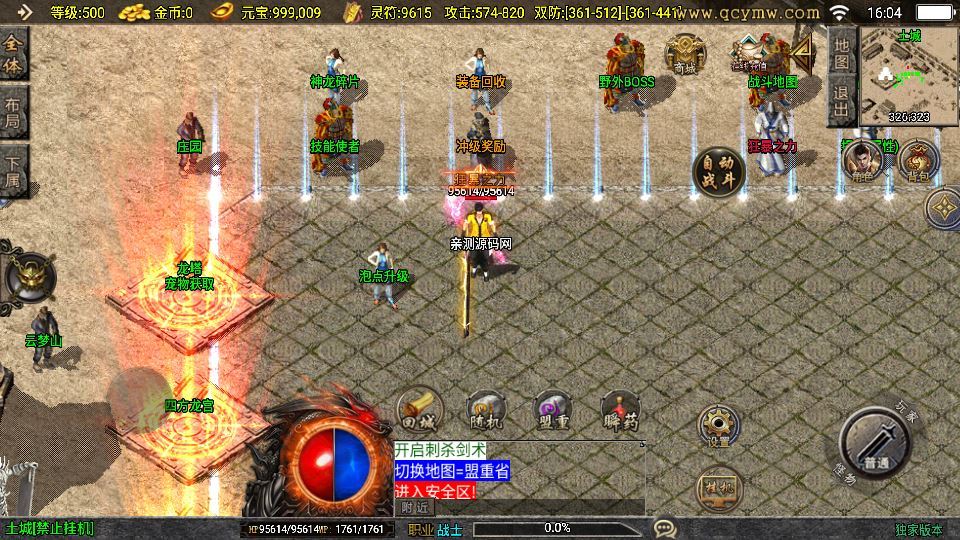Use the 瞬药 instant potion
The height and width of the screenshot is (540, 960).
(x=620, y=409)
